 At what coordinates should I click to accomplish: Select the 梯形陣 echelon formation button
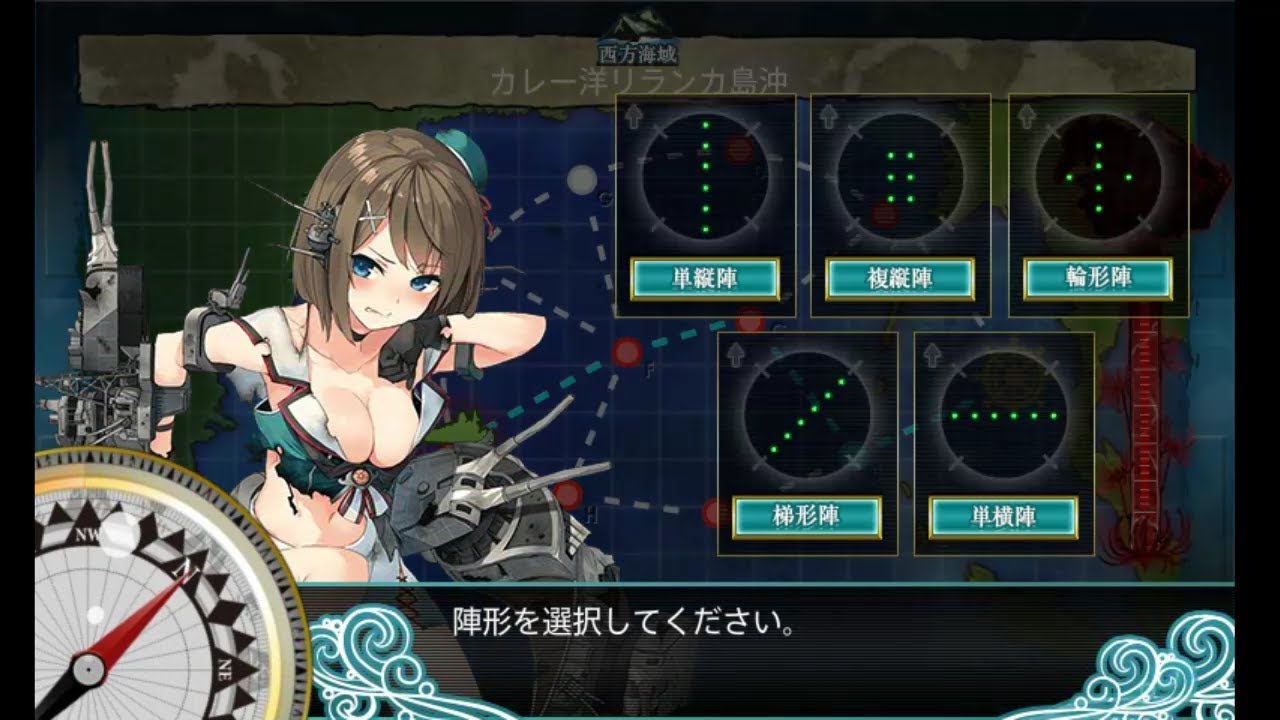pos(807,517)
